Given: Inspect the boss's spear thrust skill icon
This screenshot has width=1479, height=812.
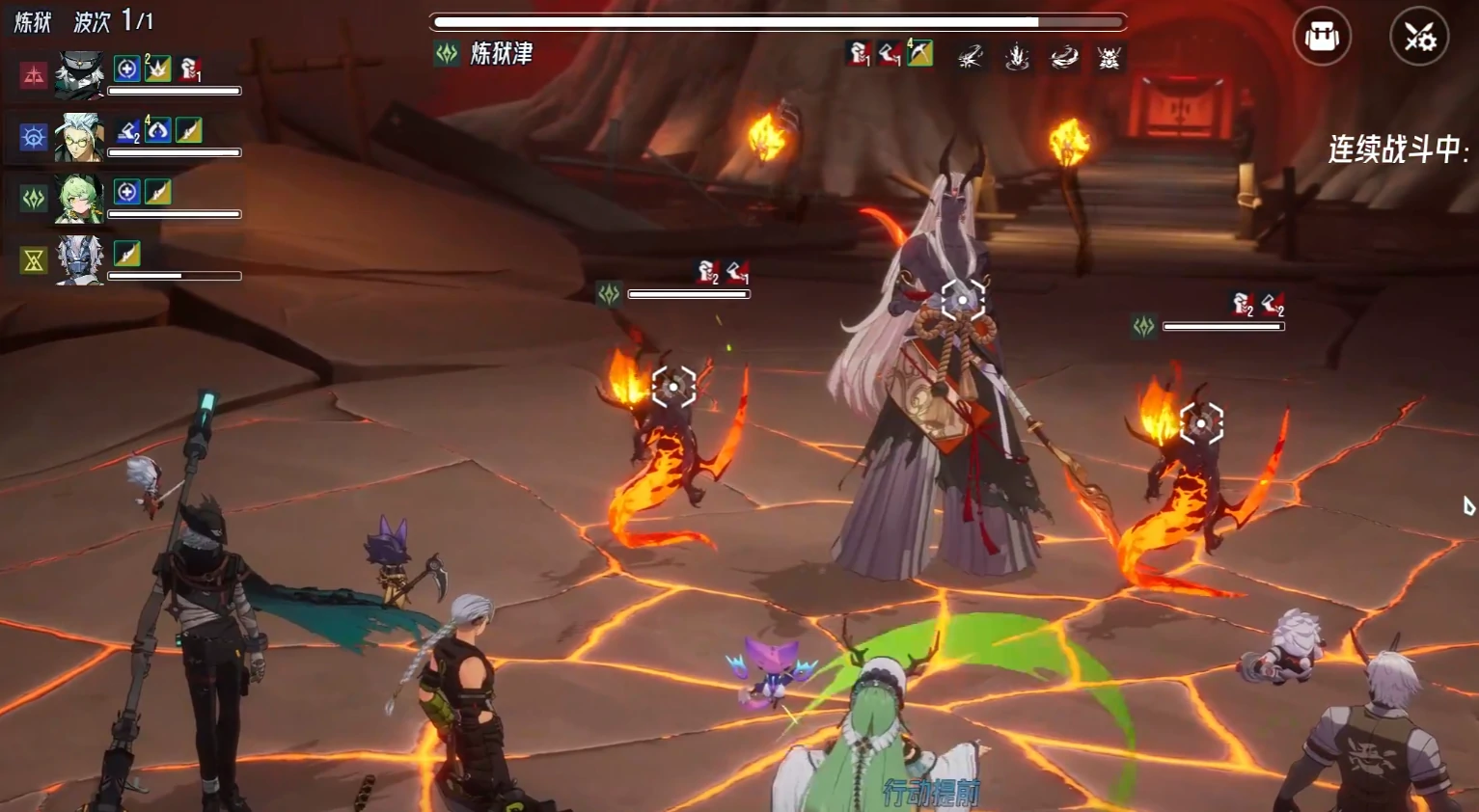Looking at the screenshot, I should (971, 57).
